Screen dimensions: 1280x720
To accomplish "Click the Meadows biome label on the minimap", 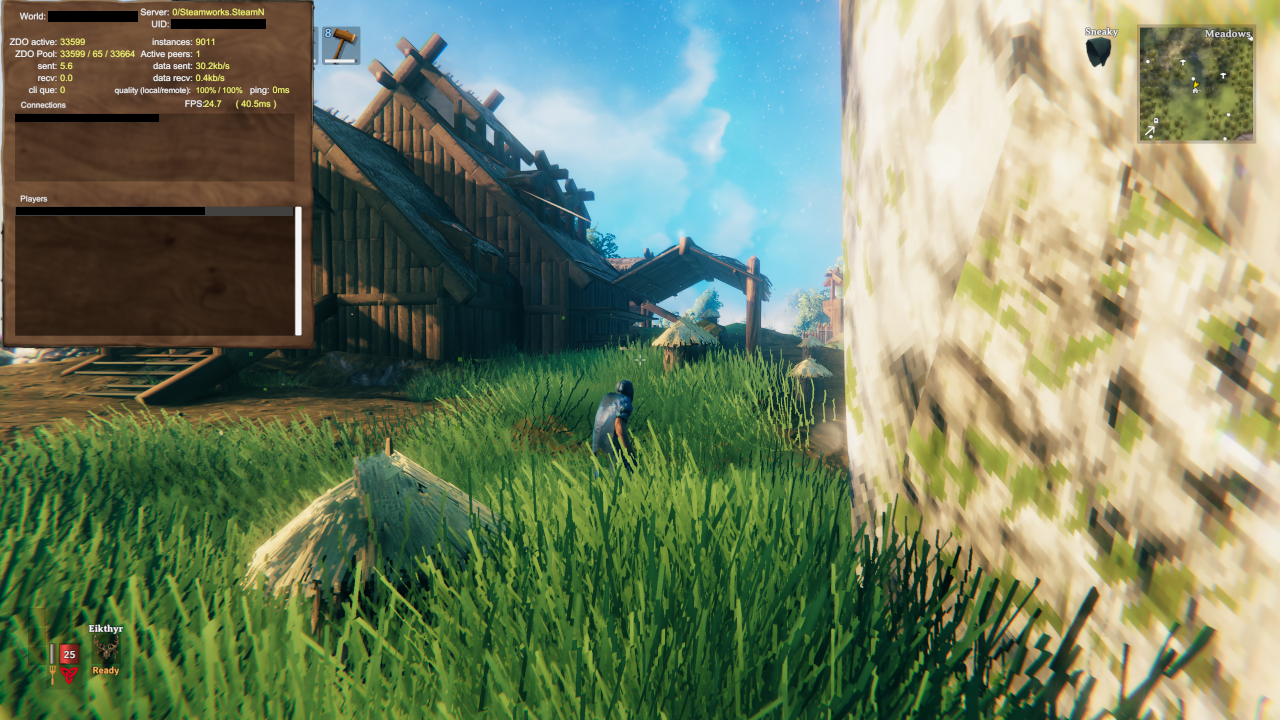I will (1228, 33).
